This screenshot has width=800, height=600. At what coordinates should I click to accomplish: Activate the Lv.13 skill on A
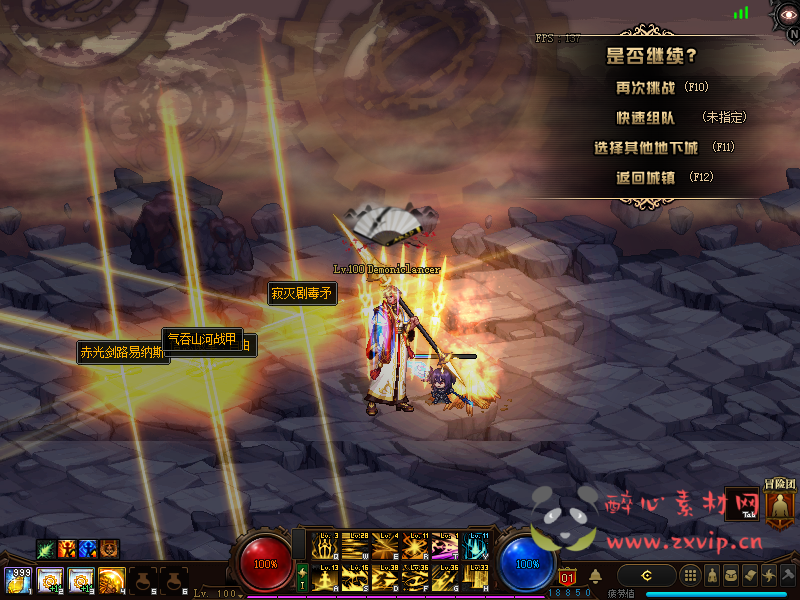[x=325, y=578]
